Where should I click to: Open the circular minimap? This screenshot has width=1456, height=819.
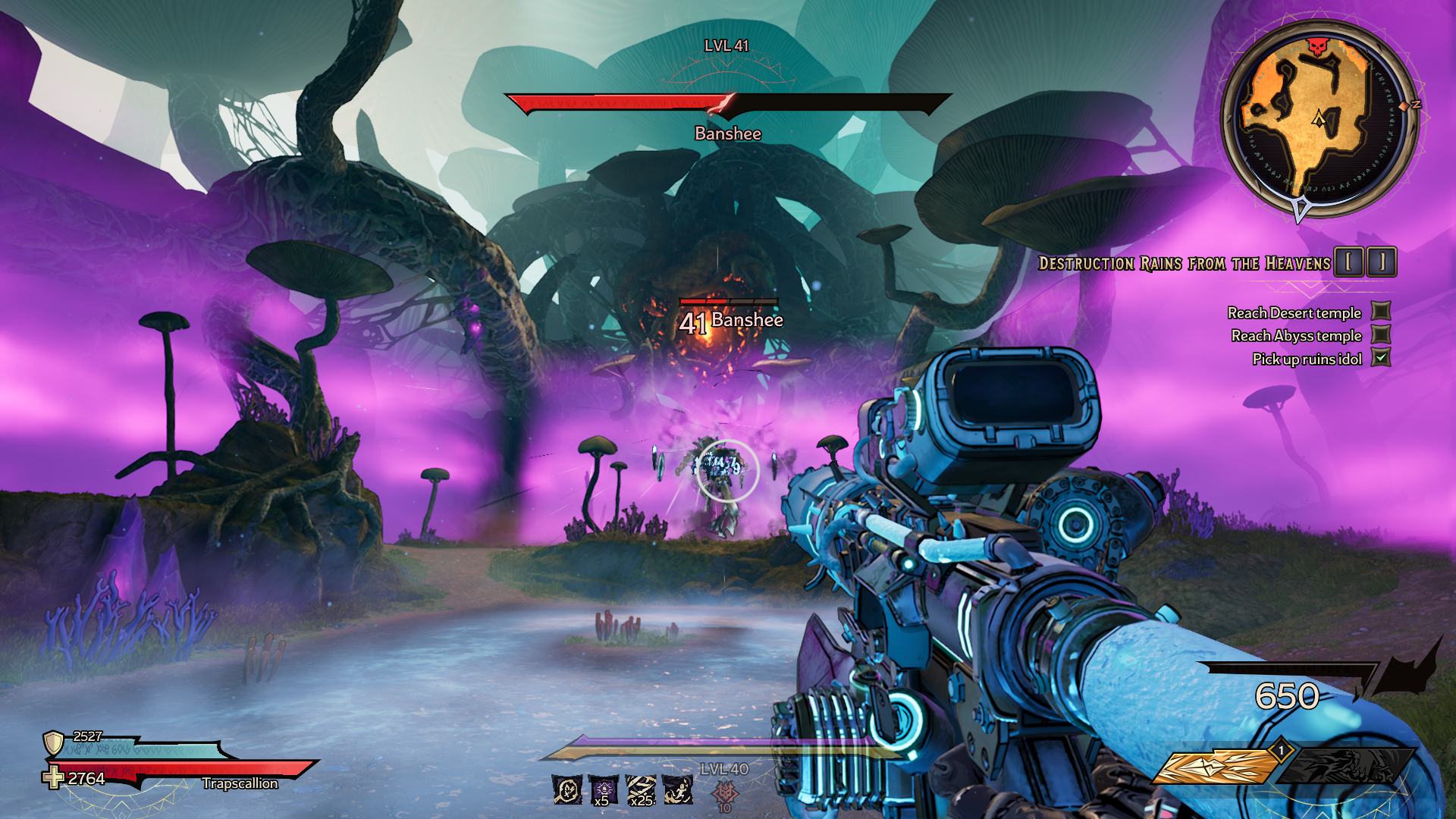coord(1319,119)
